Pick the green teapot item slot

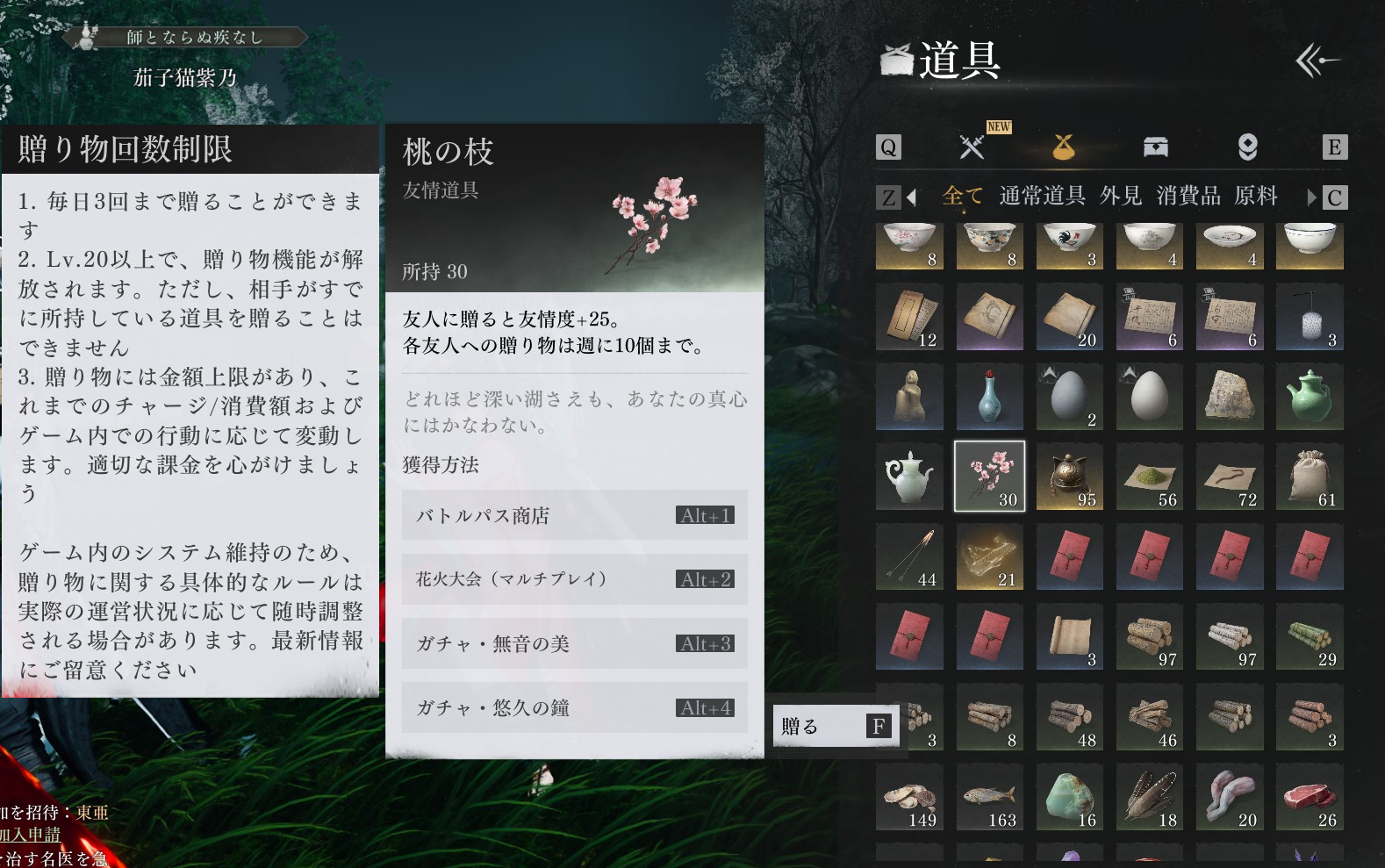[x=1309, y=397]
